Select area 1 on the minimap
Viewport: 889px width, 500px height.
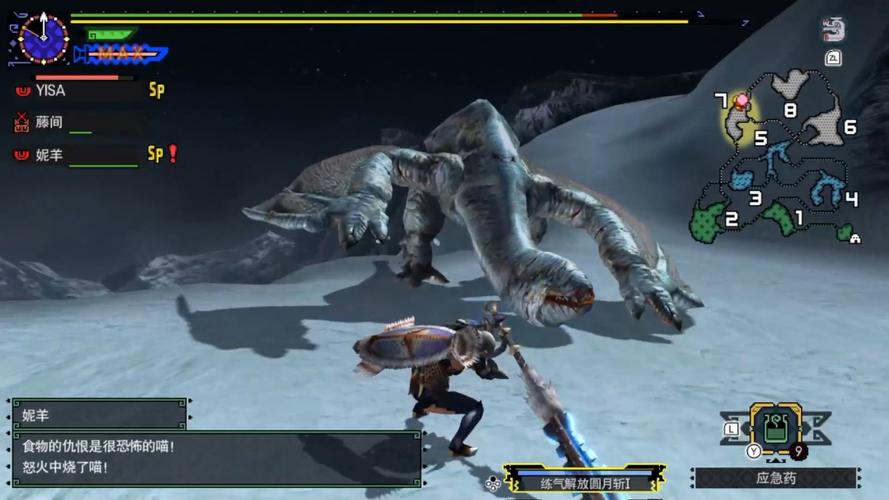click(798, 217)
